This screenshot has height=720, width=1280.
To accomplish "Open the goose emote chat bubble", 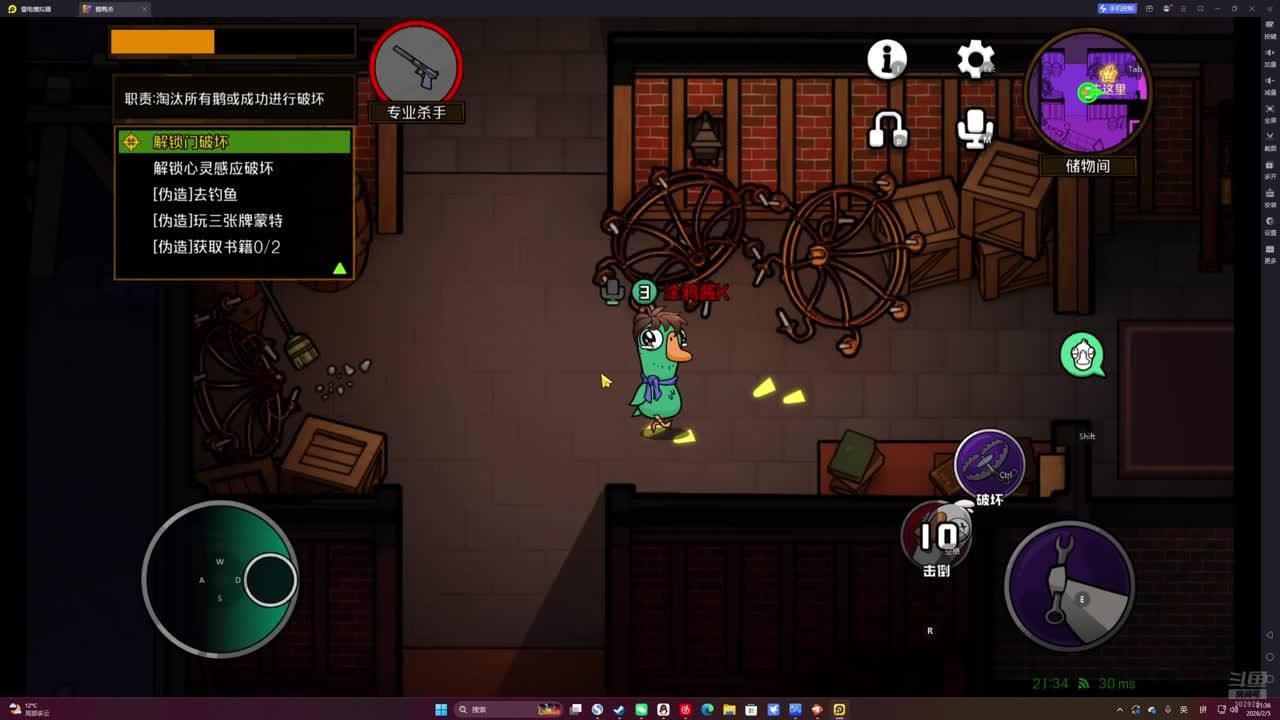I will (x=1083, y=355).
